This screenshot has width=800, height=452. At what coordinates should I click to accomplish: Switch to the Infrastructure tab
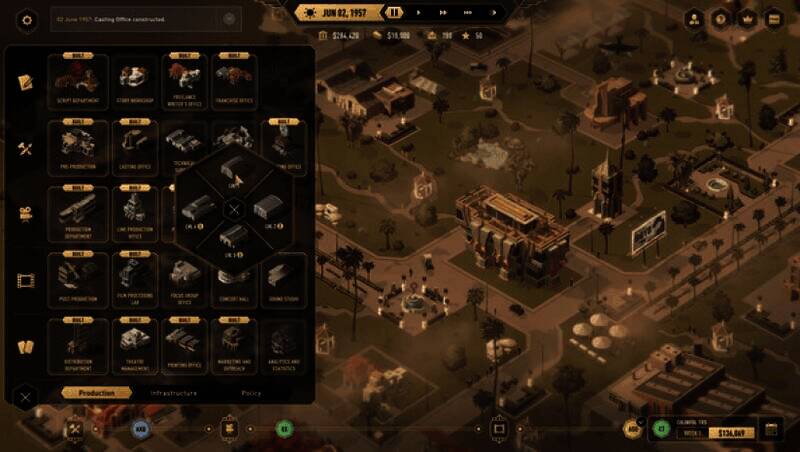[x=174, y=393]
